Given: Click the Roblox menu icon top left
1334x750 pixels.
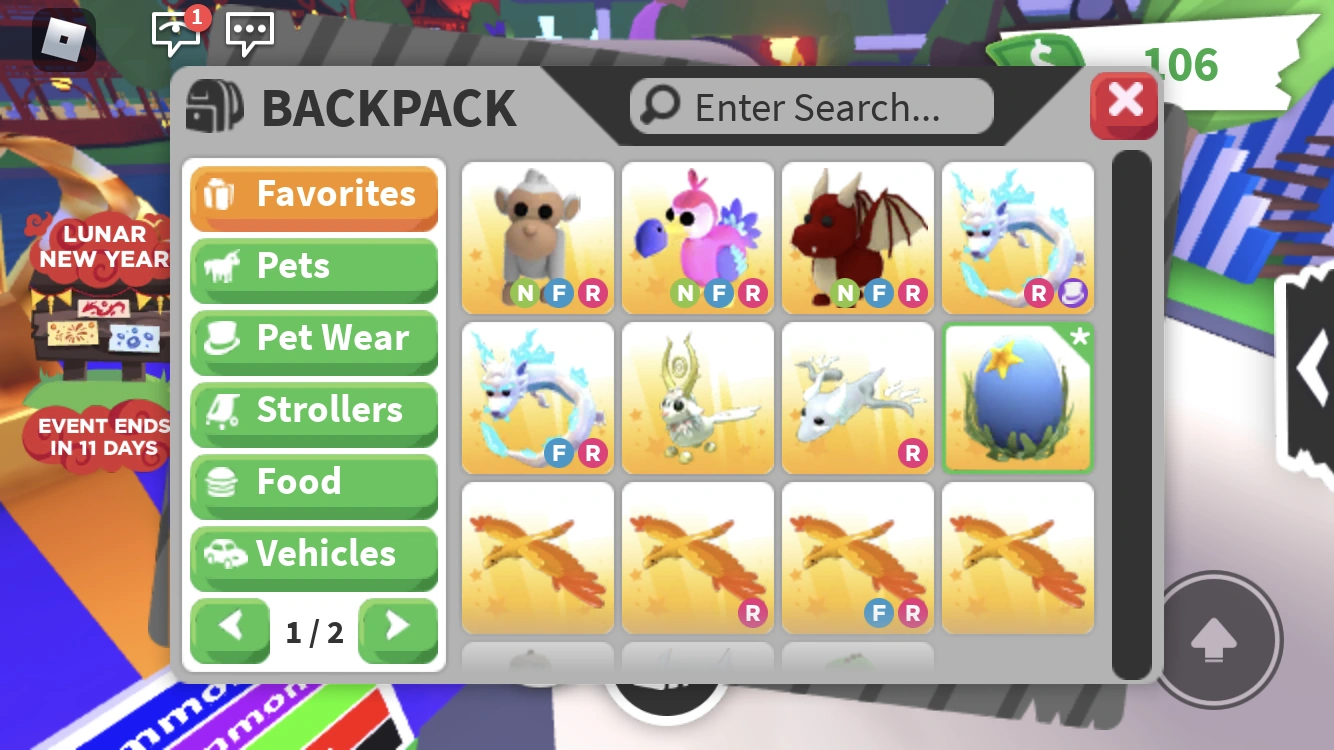Looking at the screenshot, I should (x=64, y=39).
